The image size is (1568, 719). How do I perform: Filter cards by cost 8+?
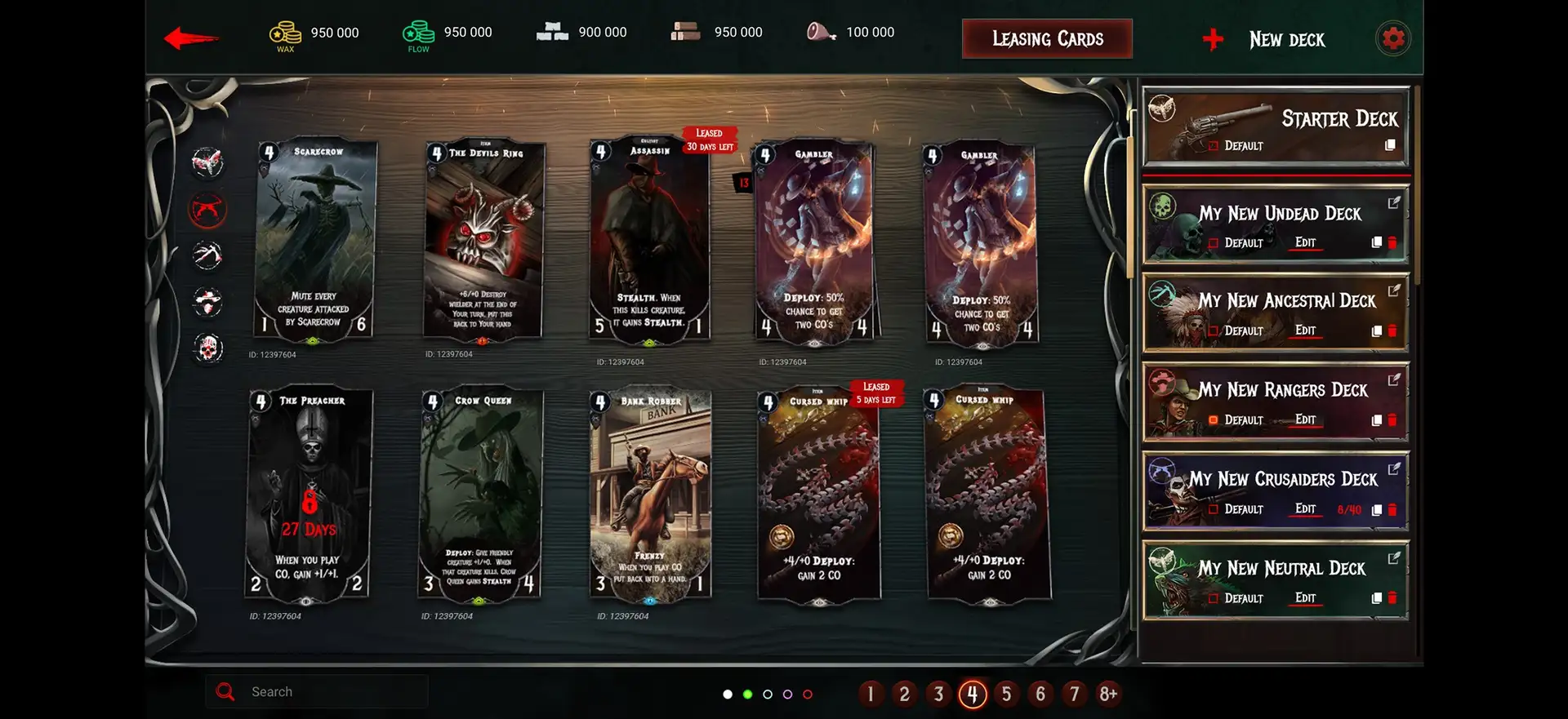click(x=1107, y=695)
